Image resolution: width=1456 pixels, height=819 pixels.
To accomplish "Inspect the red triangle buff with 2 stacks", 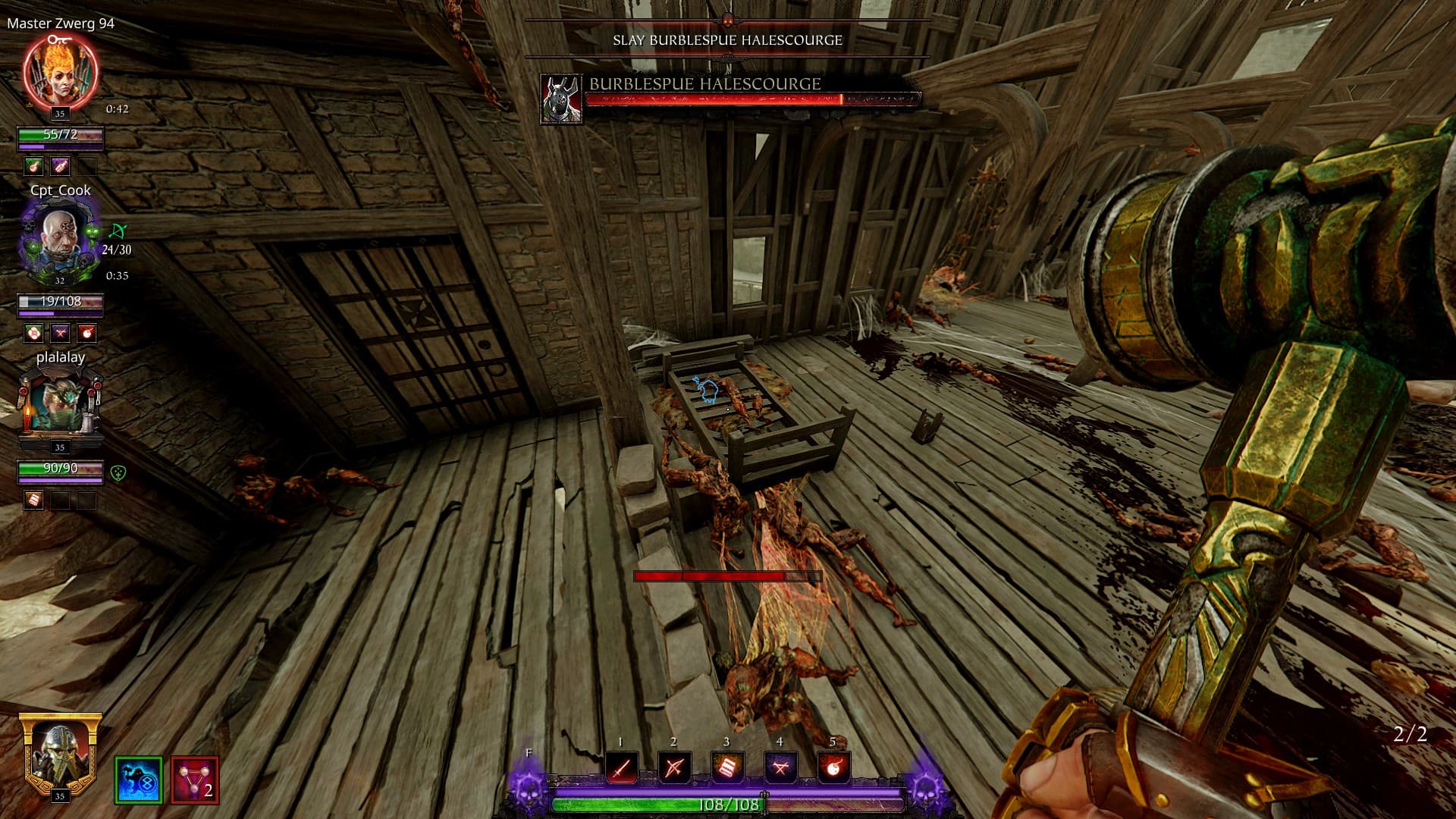I will pyautogui.click(x=194, y=780).
